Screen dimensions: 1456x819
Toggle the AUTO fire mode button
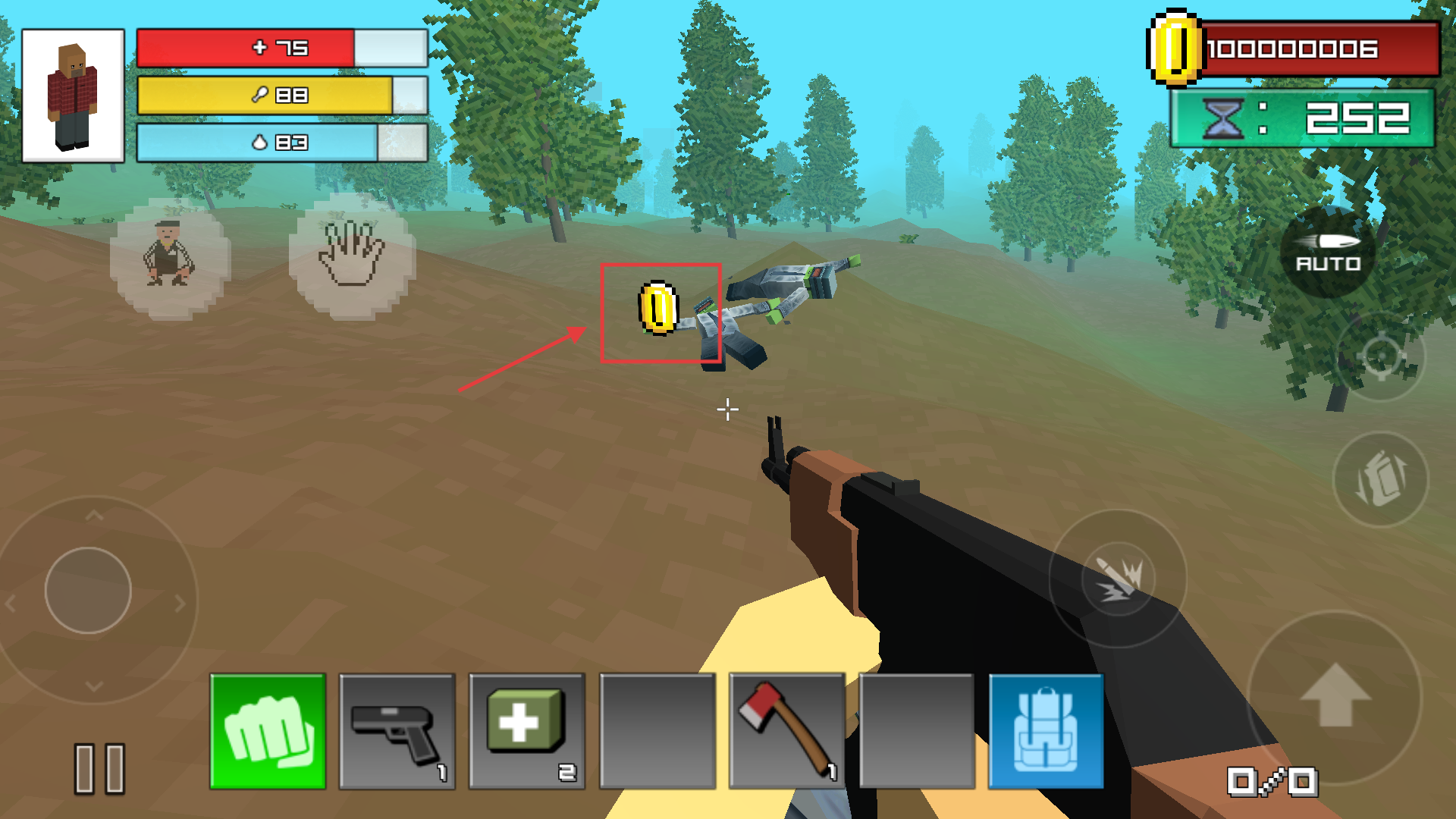(1328, 253)
